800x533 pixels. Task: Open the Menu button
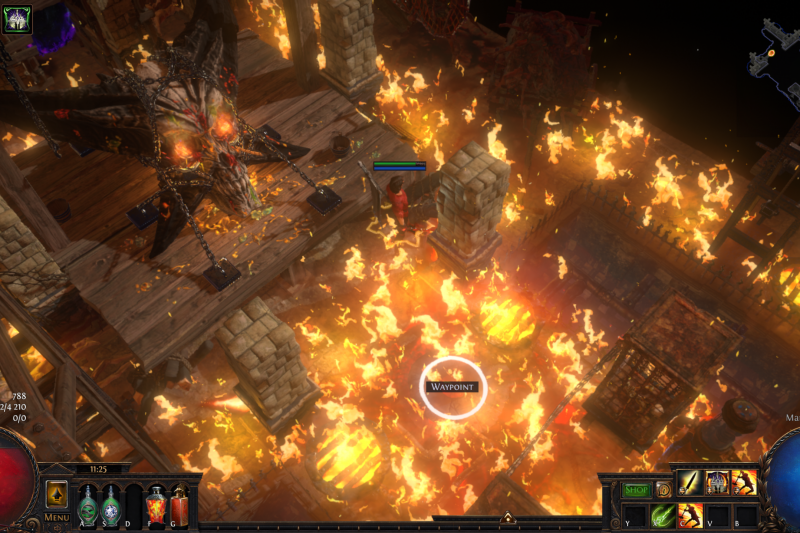click(56, 517)
